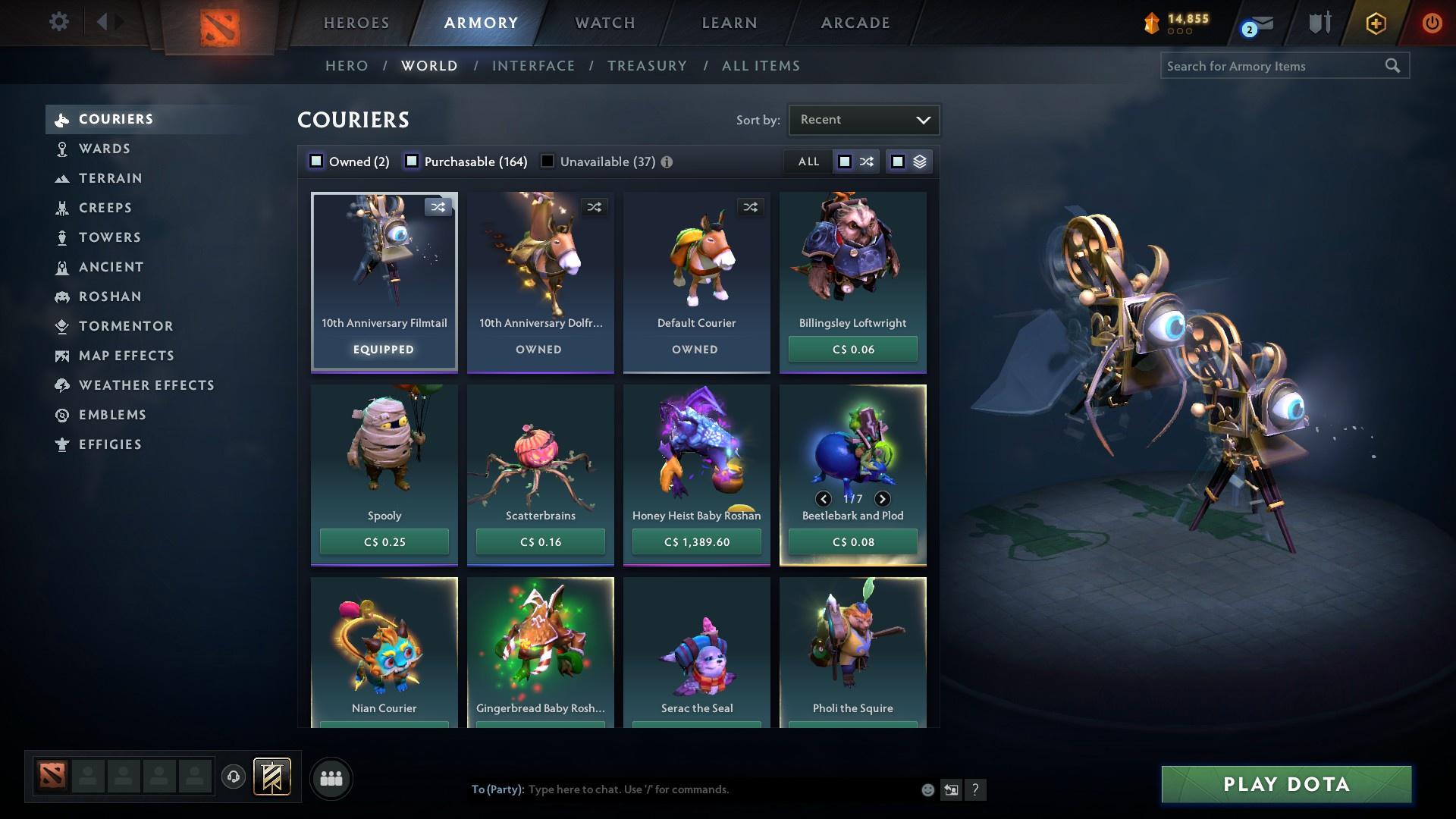Open the Weather Effects category

click(64, 385)
